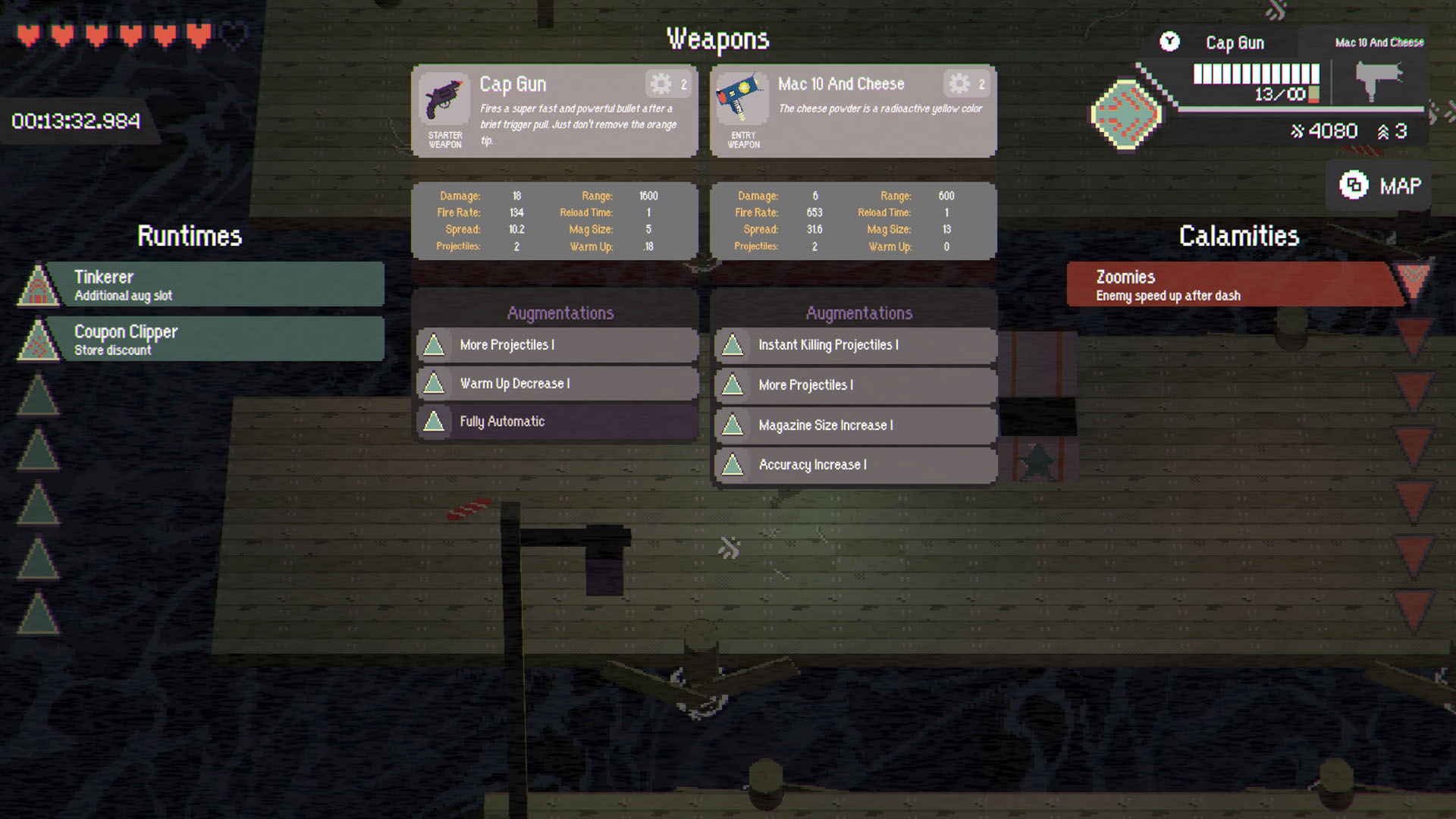
Task: Click the run timer 00:13:32.984
Action: click(77, 120)
